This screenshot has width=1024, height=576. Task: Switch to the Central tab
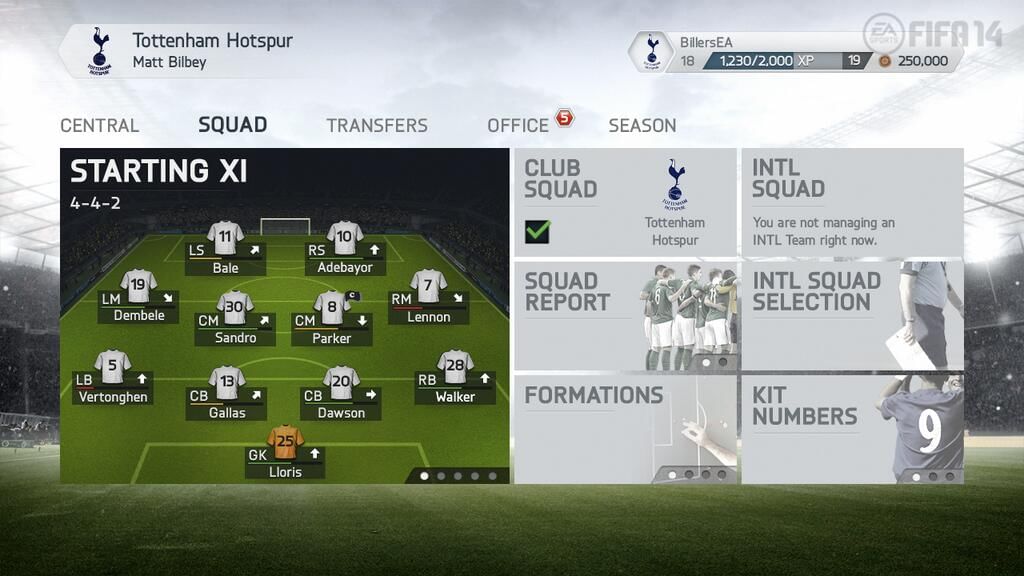coord(99,126)
